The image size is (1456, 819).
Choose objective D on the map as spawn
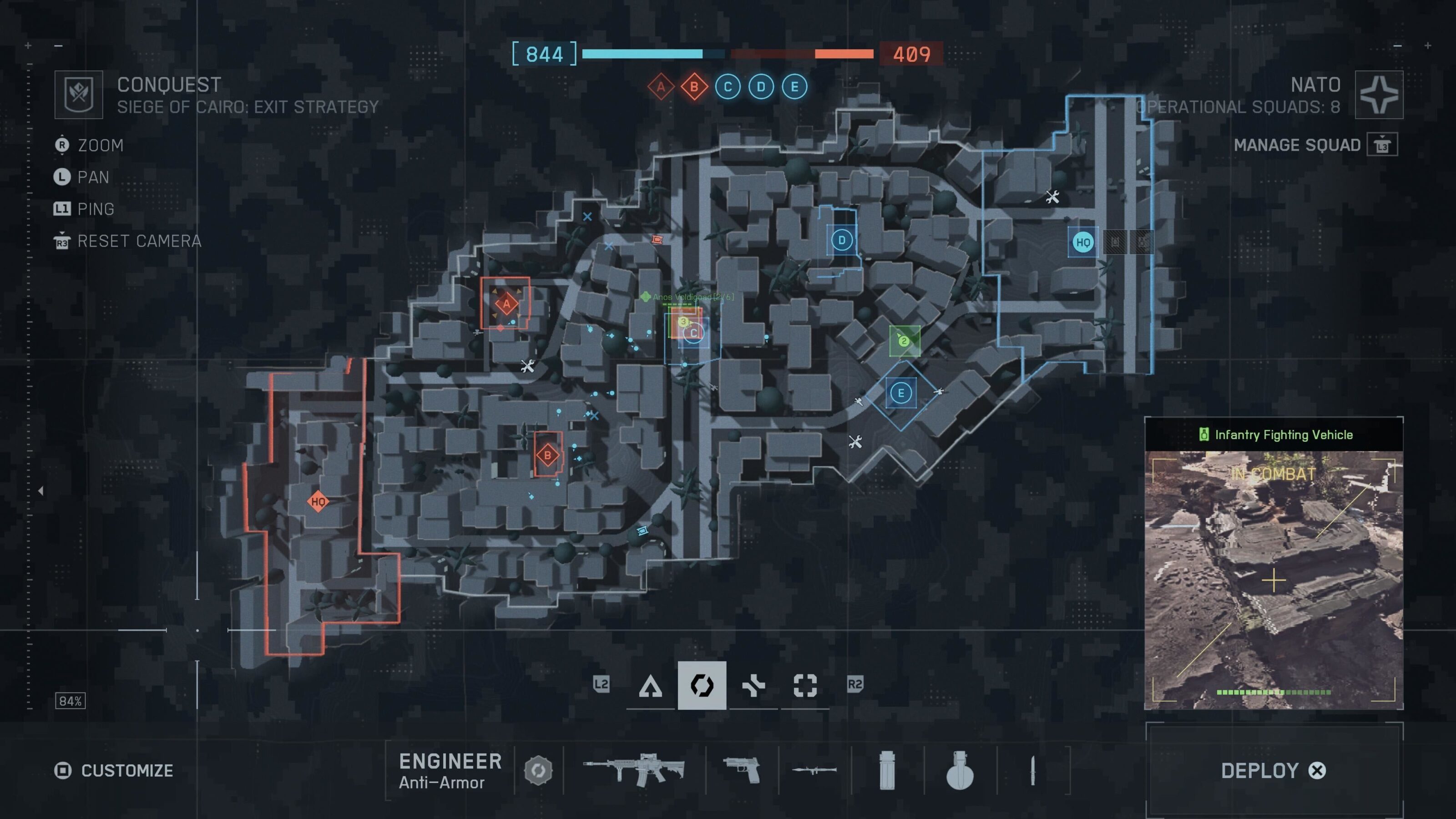(842, 240)
